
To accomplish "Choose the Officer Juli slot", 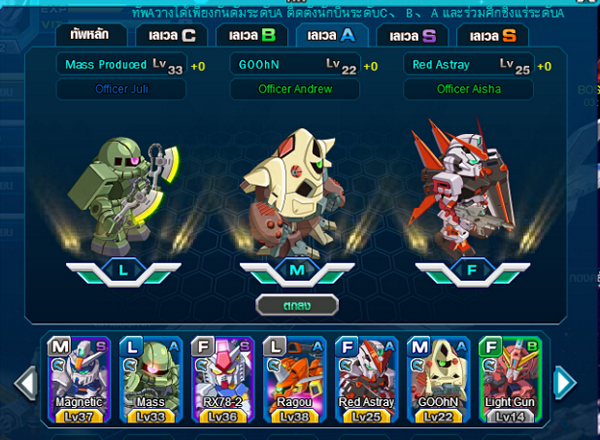I will click(121, 88).
